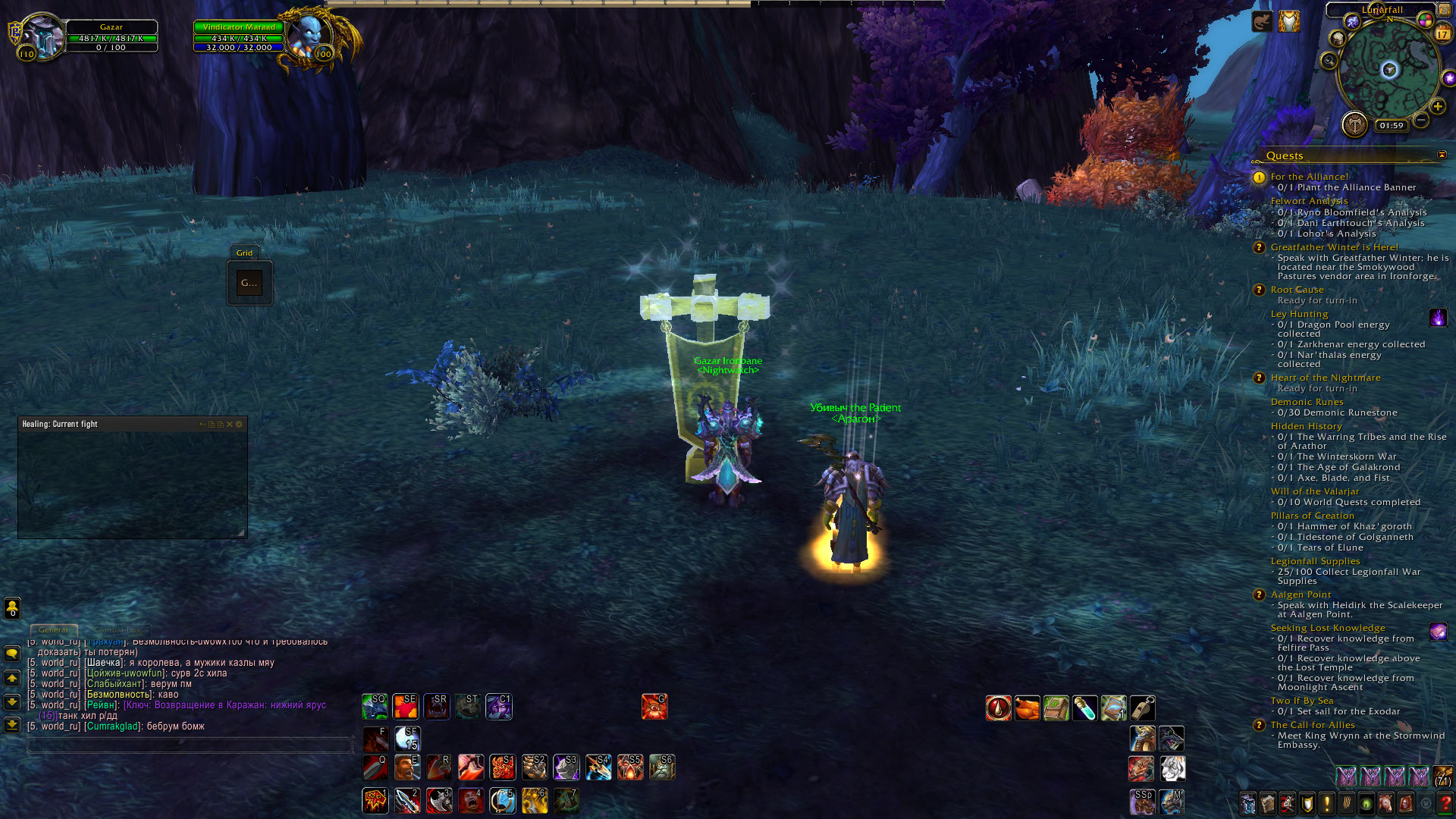This screenshot has width=1456, height=819.
Task: Use the shouting face ability on E
Action: tap(406, 767)
